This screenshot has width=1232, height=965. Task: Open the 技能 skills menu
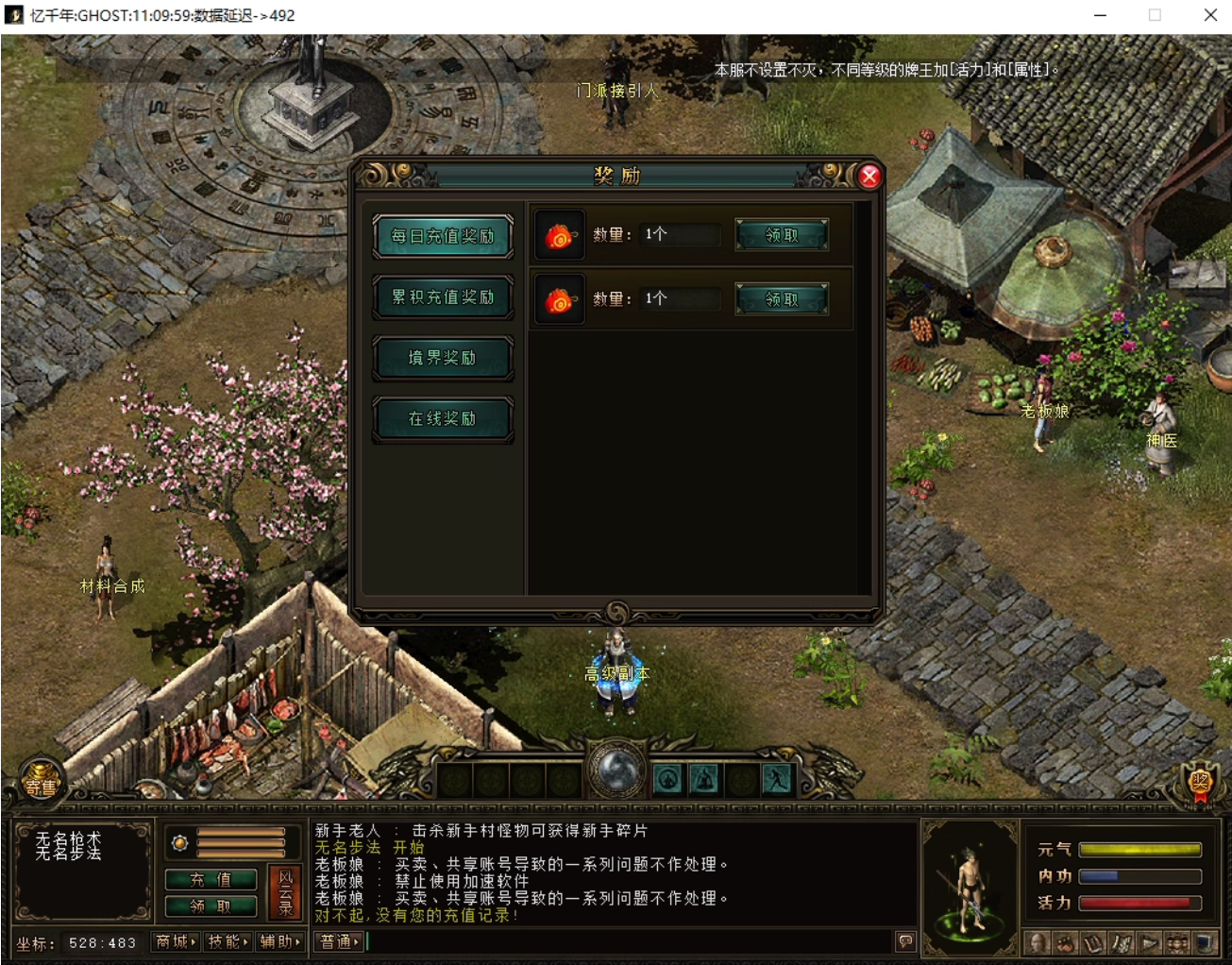click(228, 941)
